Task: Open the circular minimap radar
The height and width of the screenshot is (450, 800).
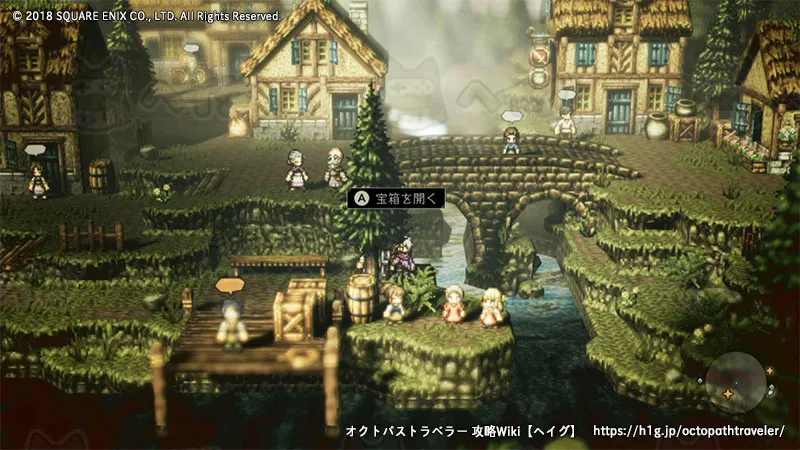Action: point(738,383)
